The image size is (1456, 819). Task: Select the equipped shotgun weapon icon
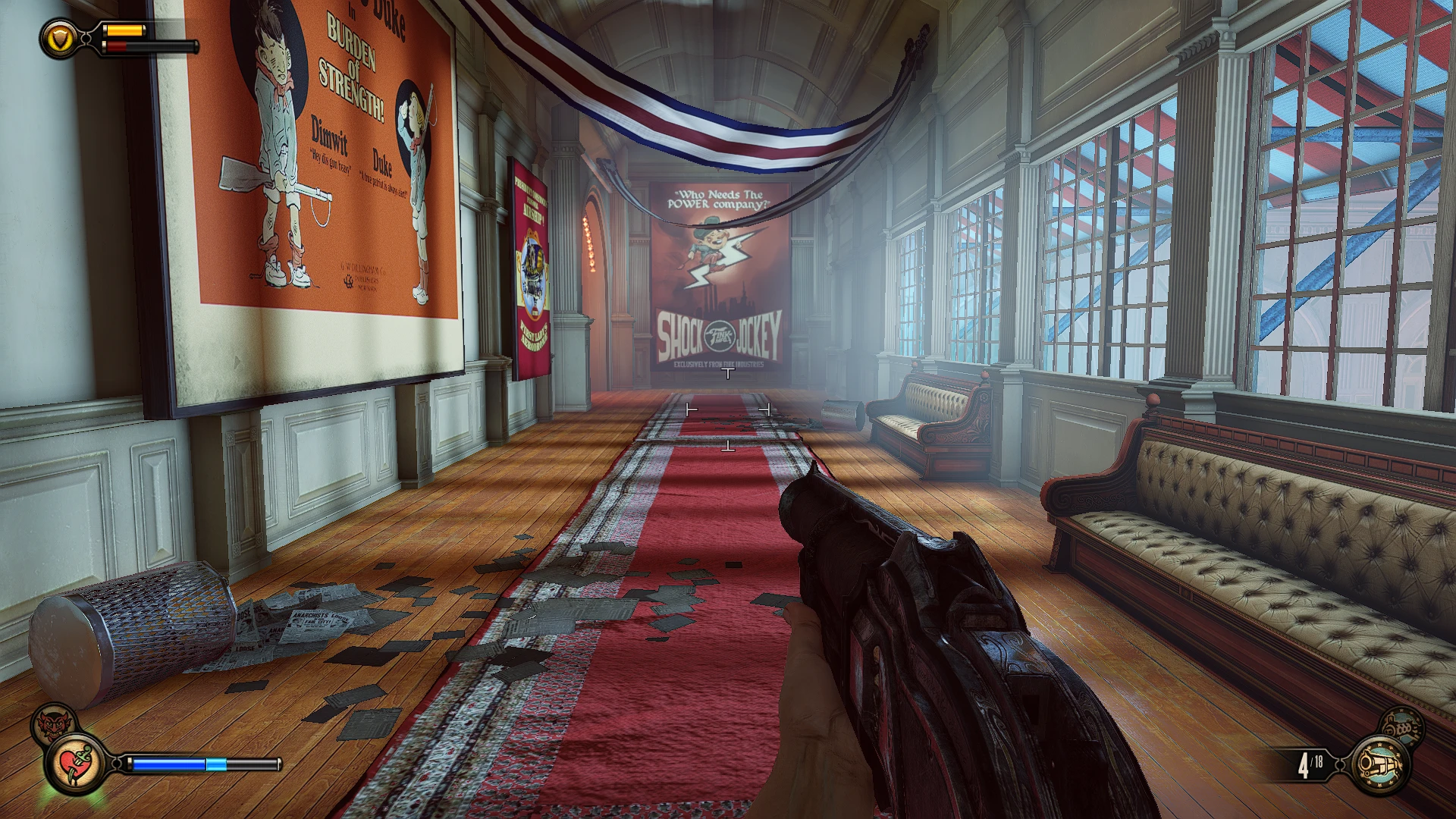pos(1379,764)
